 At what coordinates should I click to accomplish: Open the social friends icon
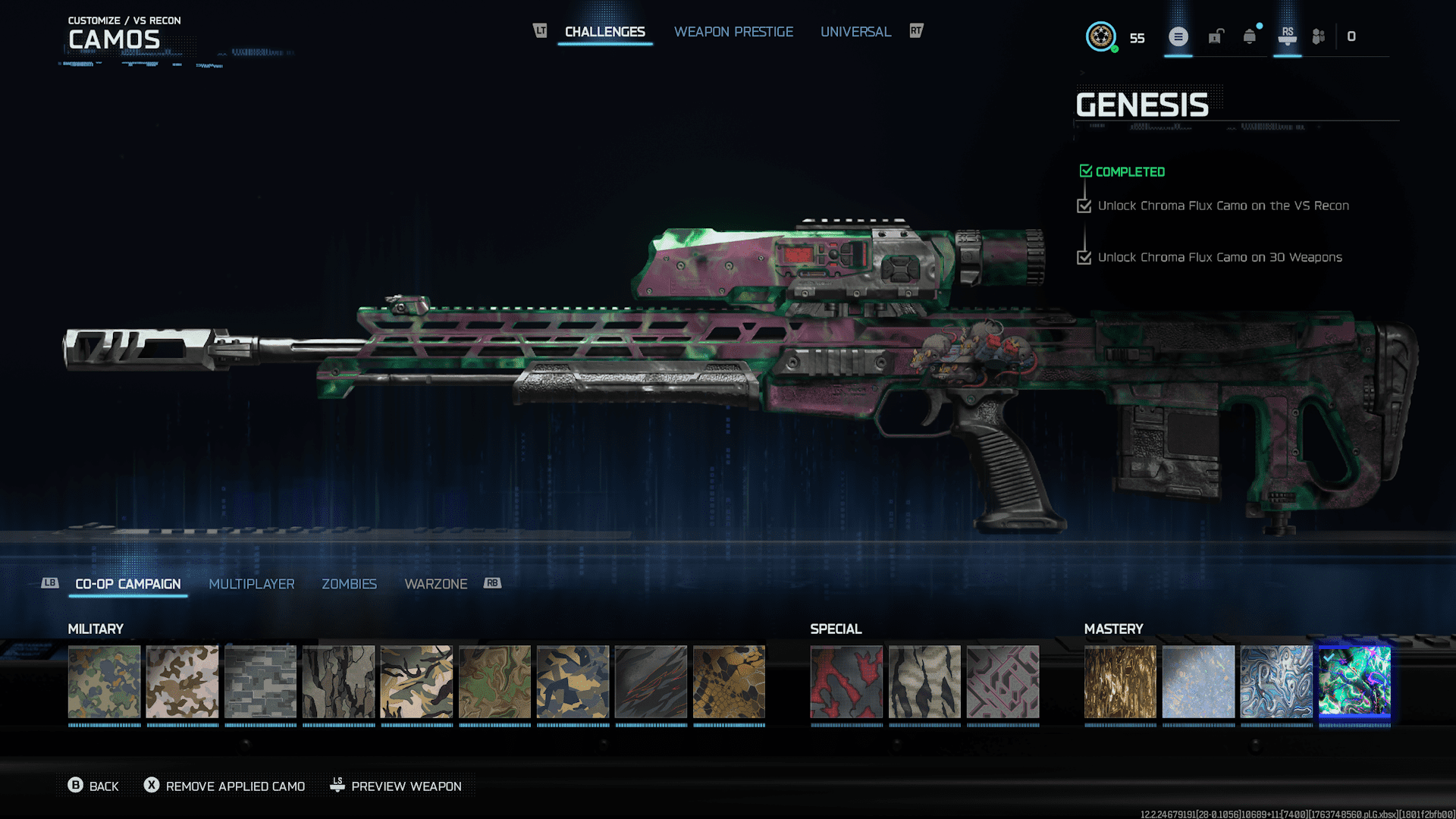(x=1319, y=36)
